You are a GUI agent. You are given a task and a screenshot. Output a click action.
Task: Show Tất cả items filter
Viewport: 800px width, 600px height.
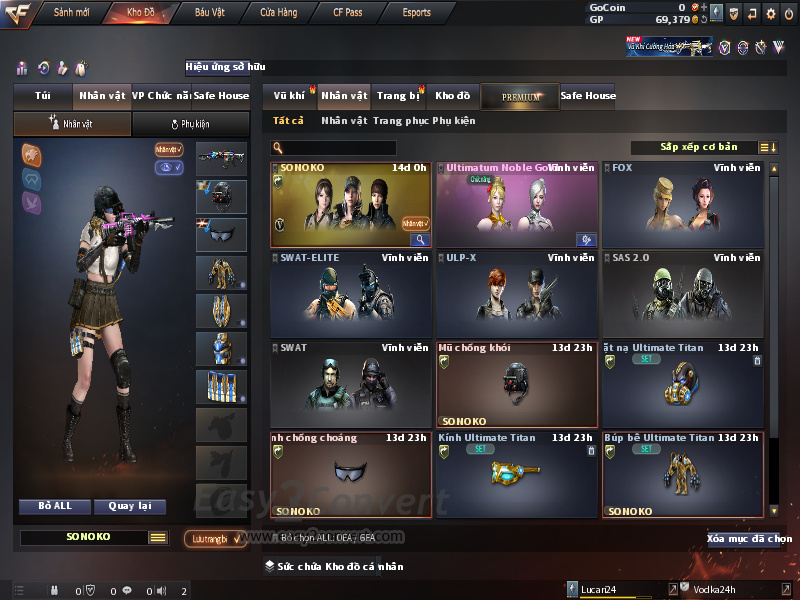[288, 121]
